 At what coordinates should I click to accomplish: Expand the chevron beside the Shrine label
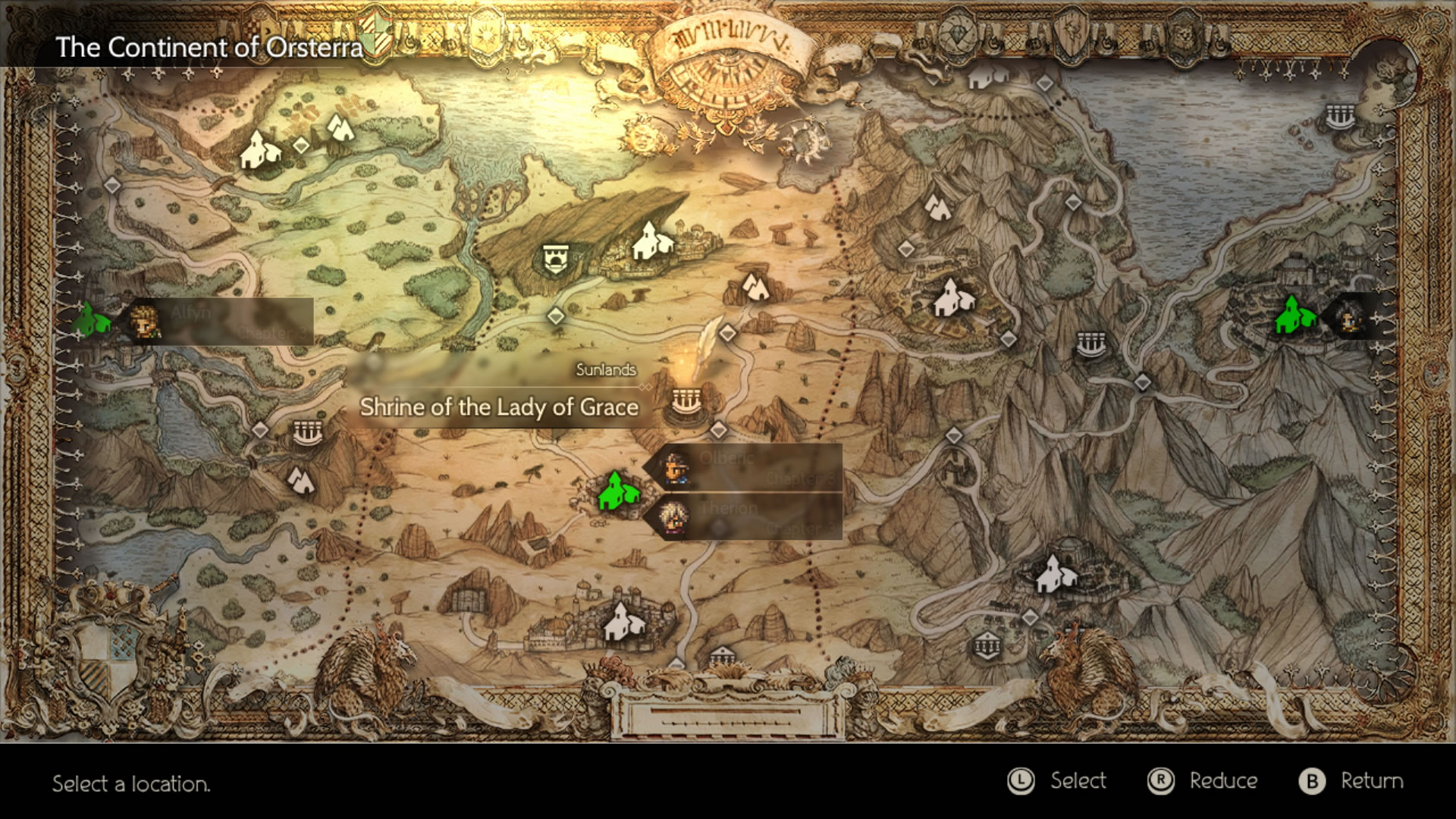[x=646, y=386]
